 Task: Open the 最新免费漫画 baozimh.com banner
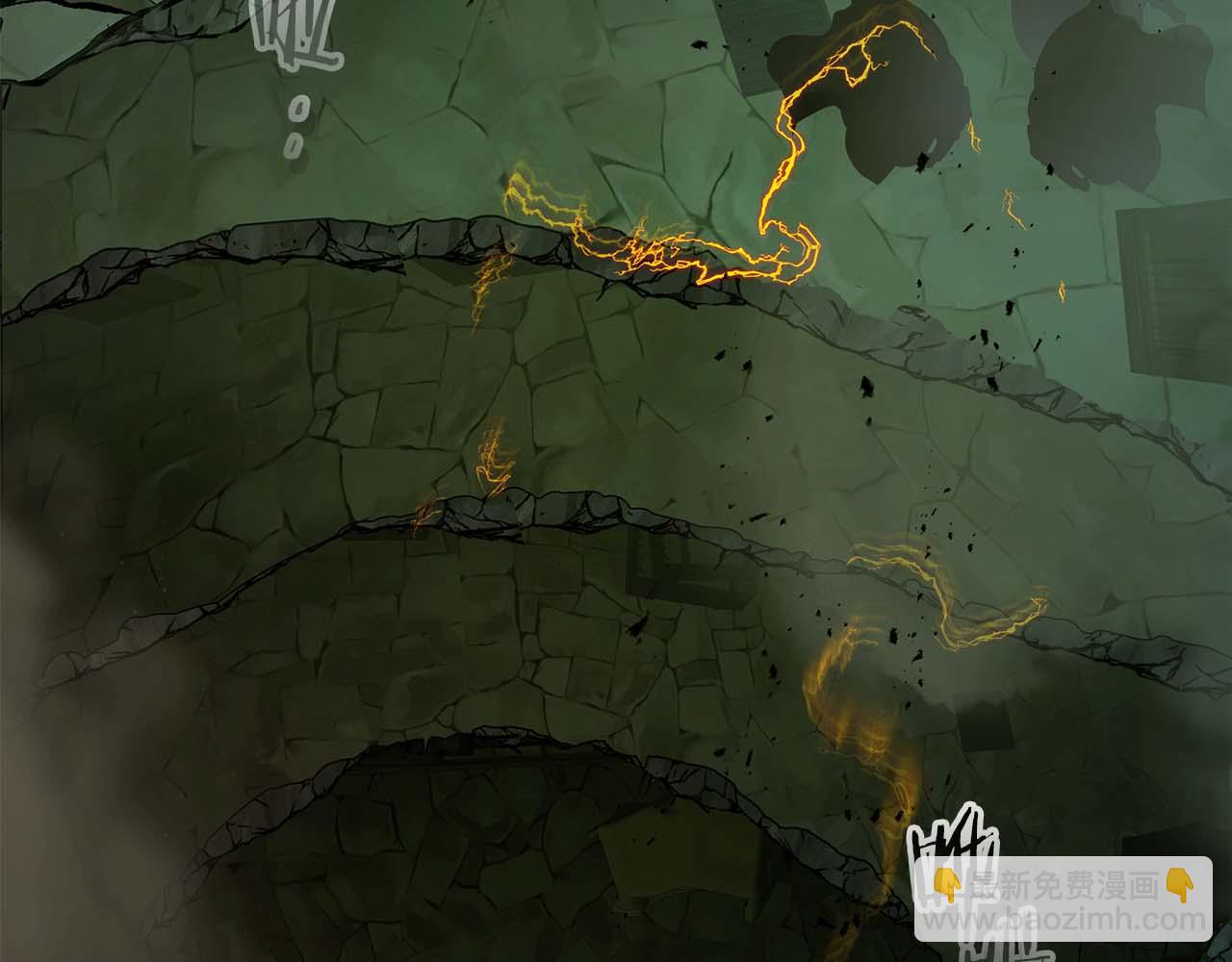coord(1063,899)
